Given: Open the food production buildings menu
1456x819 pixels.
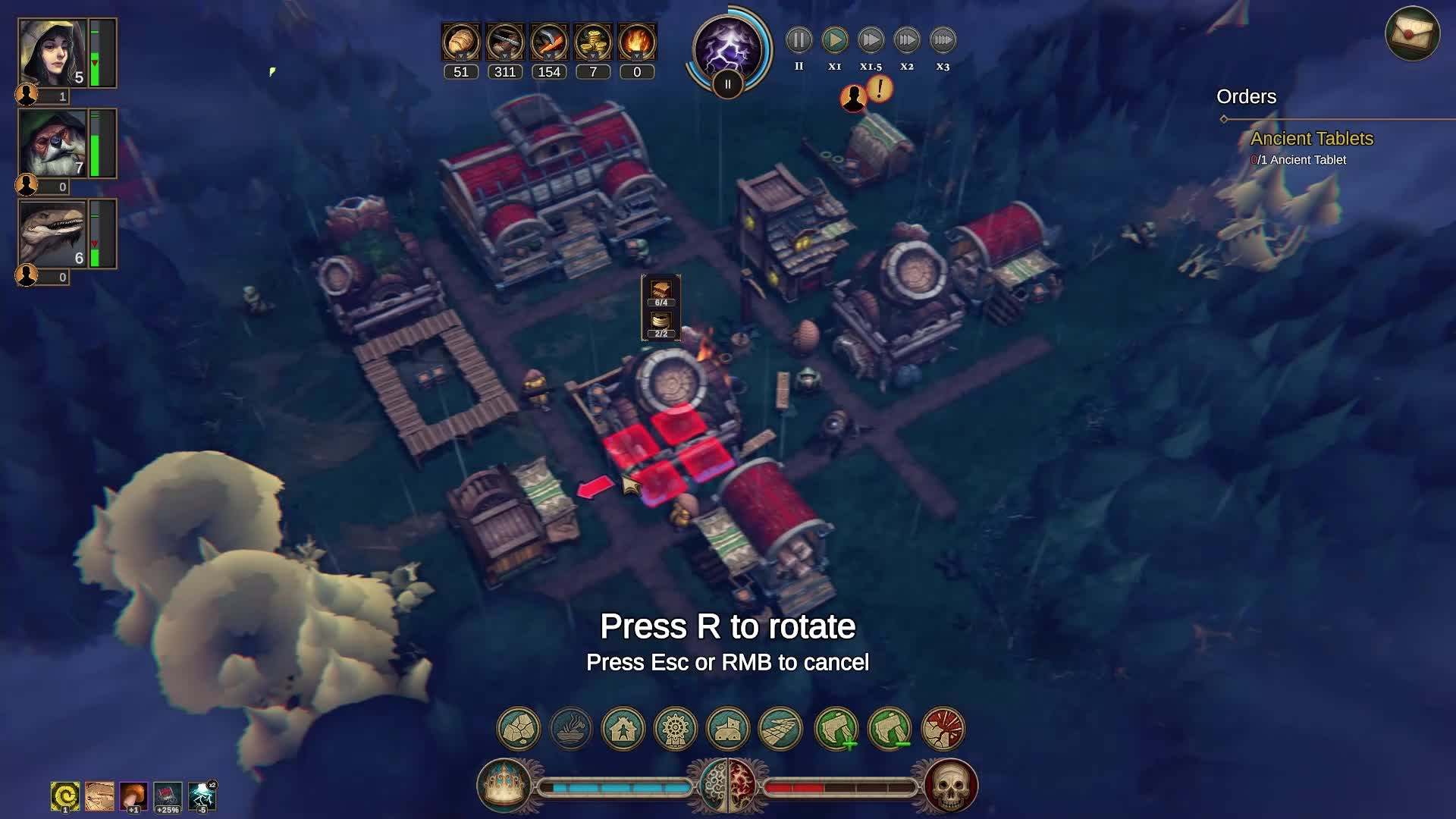Looking at the screenshot, I should pyautogui.click(x=571, y=729).
